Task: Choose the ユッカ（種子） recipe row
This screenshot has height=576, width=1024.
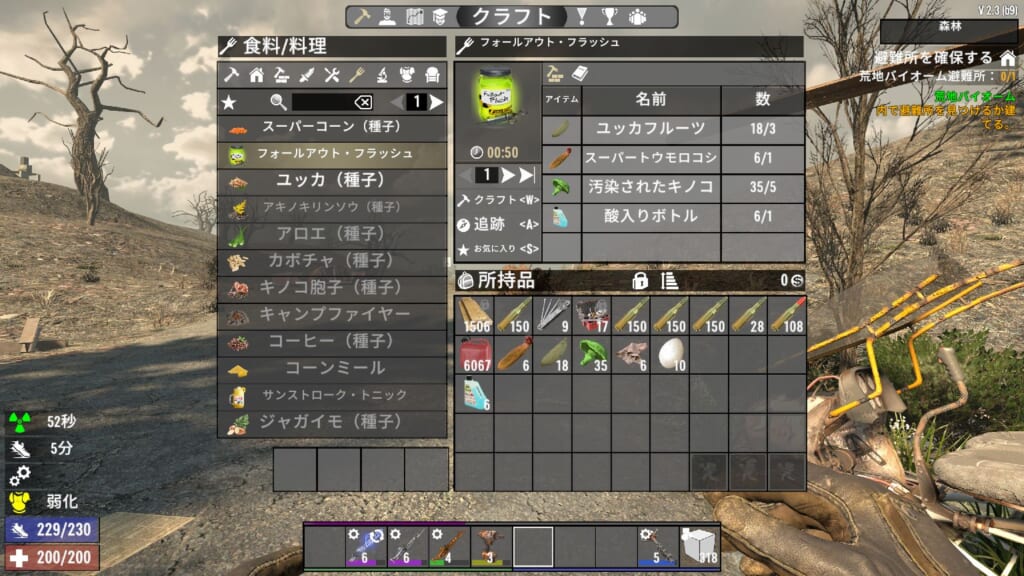Action: pyautogui.click(x=332, y=181)
